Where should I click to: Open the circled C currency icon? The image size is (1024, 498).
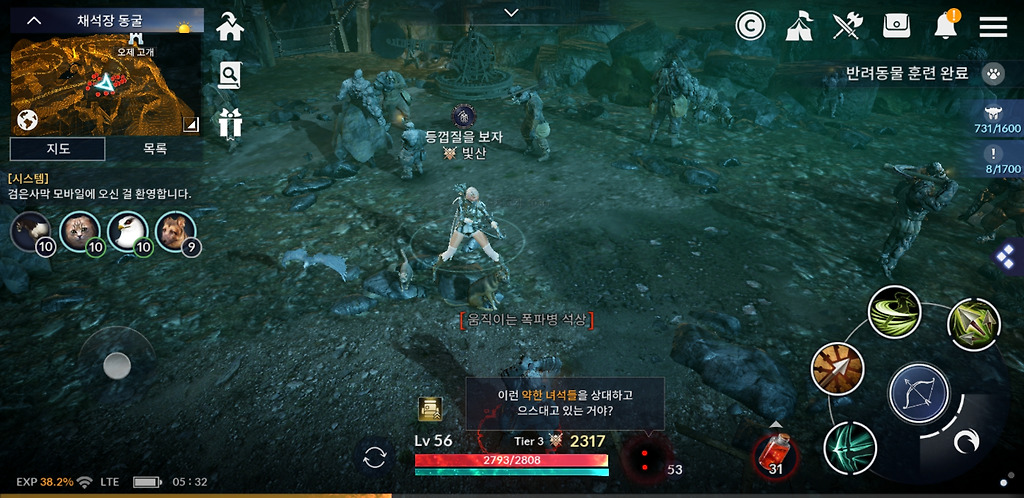pyautogui.click(x=750, y=26)
